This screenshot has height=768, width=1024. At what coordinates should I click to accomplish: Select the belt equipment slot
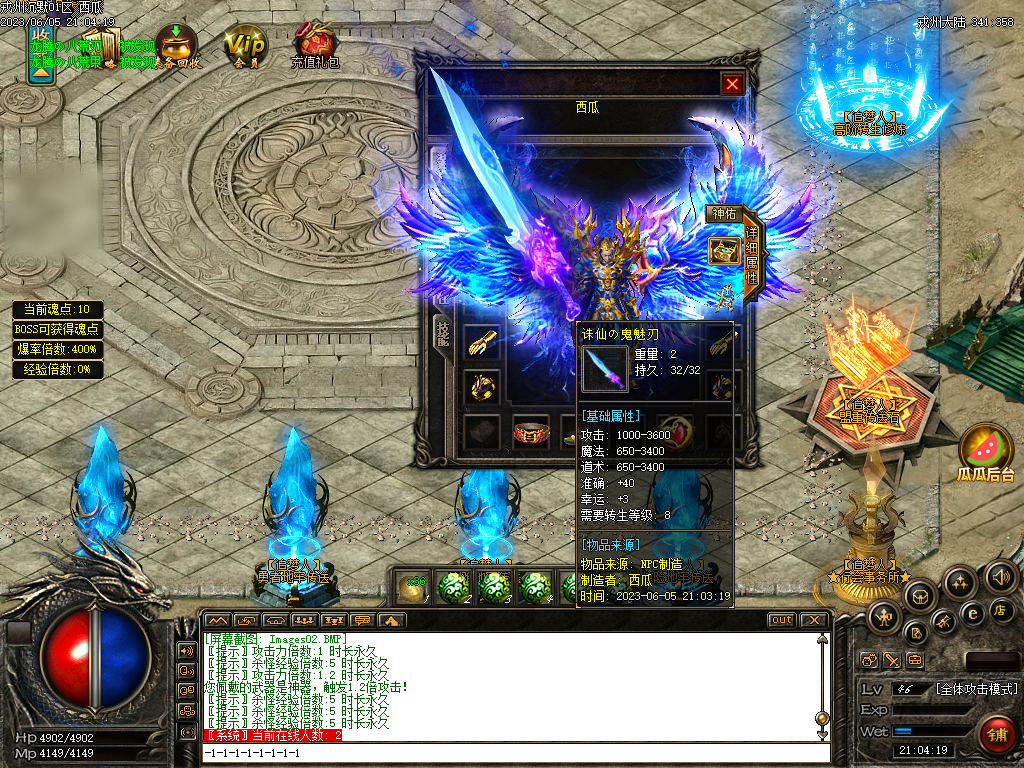tap(530, 434)
